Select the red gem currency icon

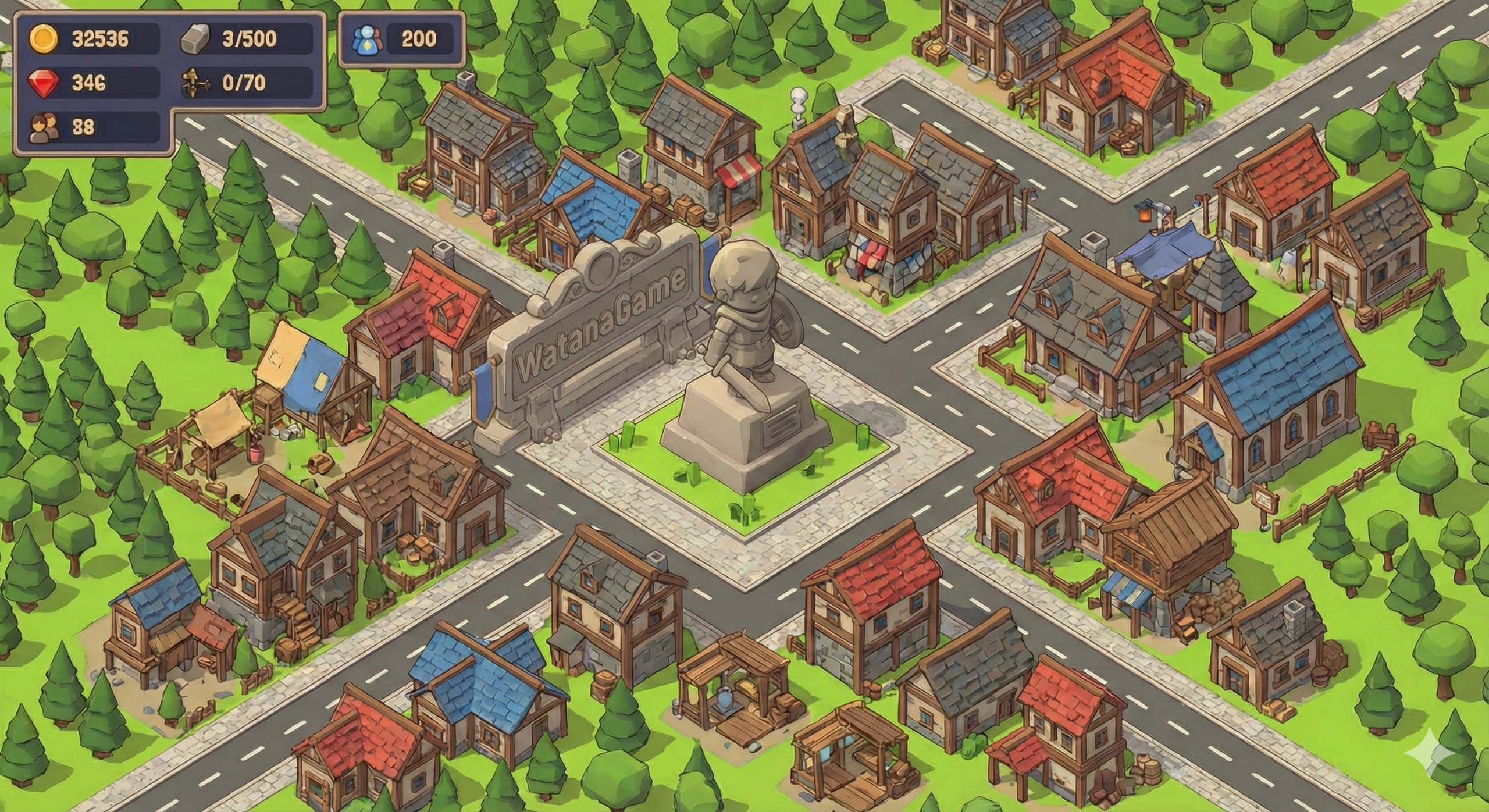[x=43, y=83]
